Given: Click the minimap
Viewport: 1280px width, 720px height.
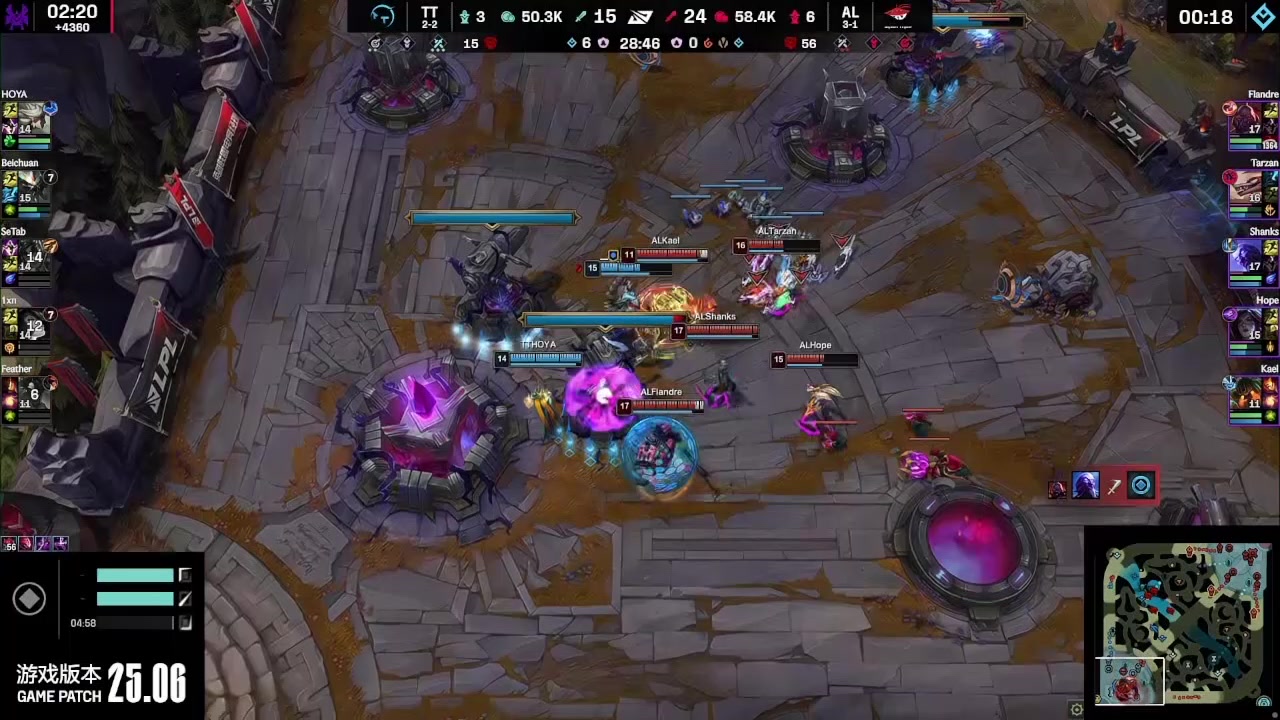Looking at the screenshot, I should (1181, 622).
